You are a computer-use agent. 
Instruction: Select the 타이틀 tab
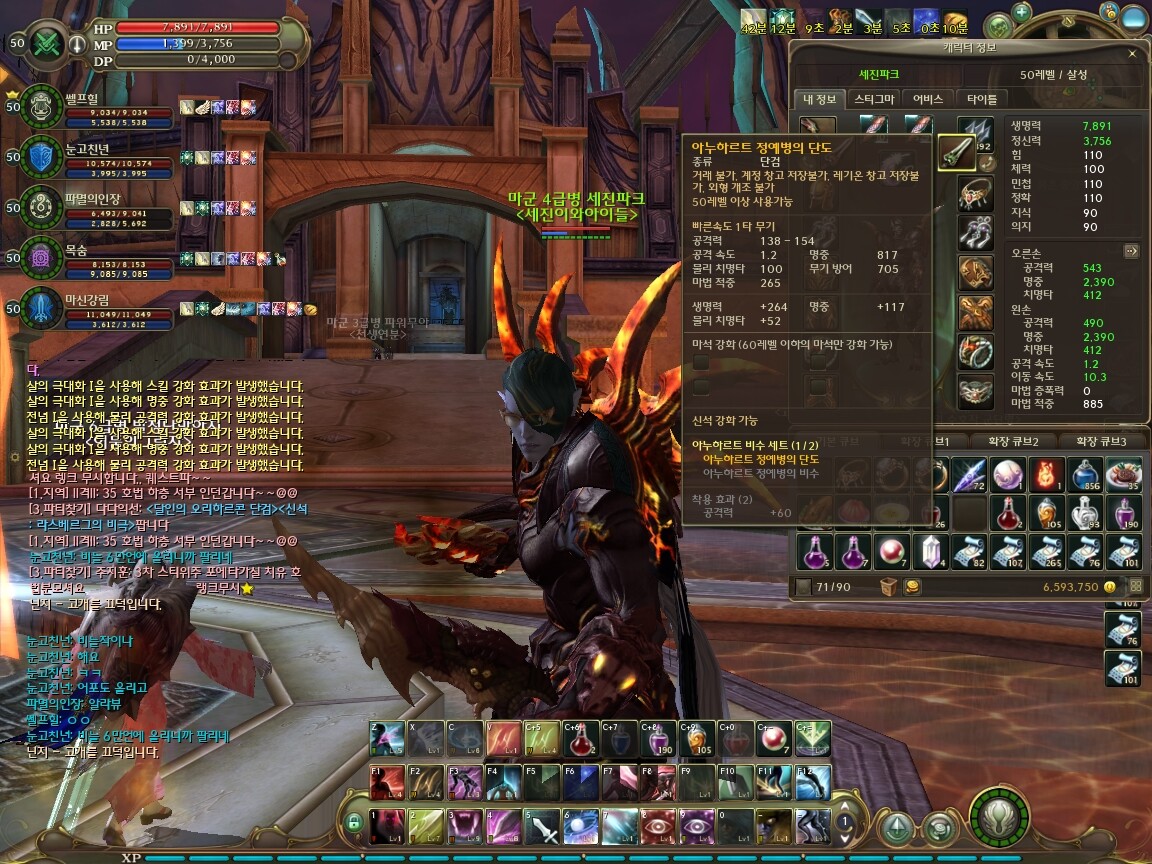pyautogui.click(x=982, y=99)
